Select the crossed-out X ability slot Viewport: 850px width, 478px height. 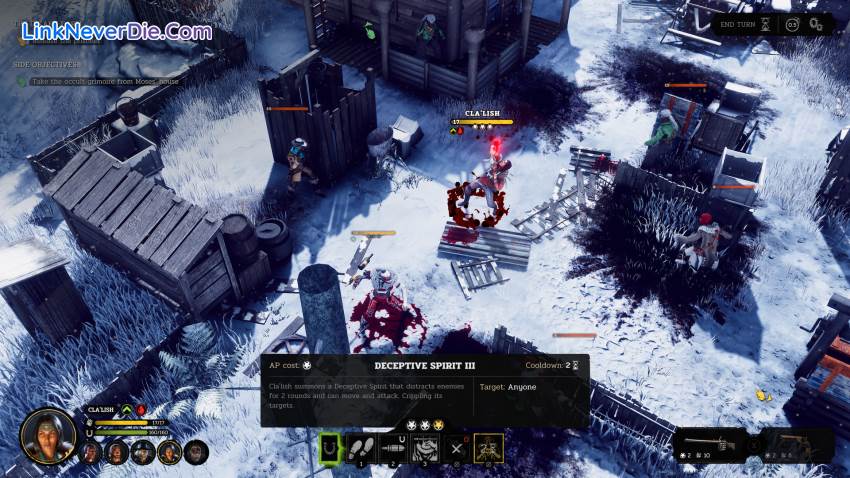pyautogui.click(x=456, y=449)
